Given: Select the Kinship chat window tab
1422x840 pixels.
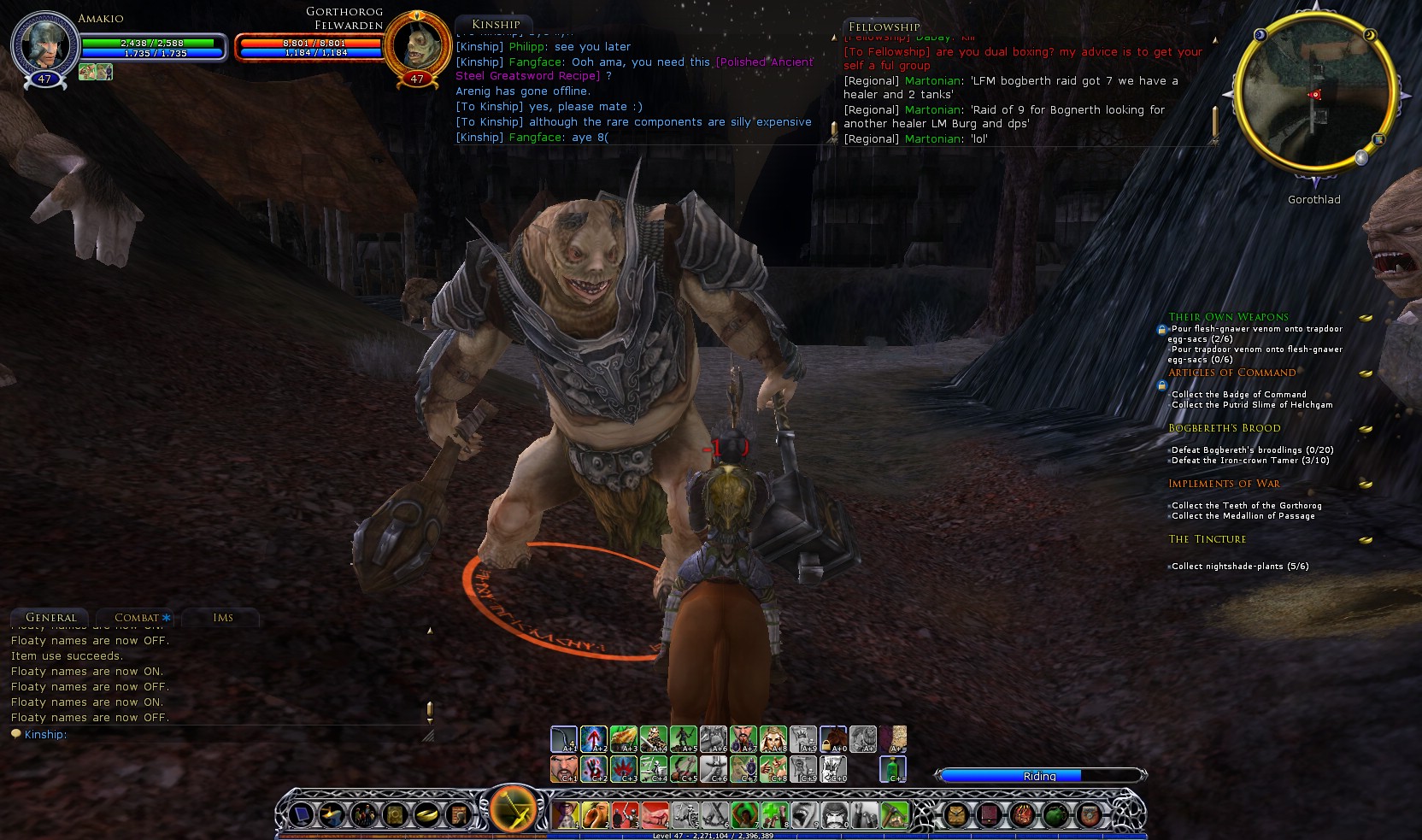Looking at the screenshot, I should click(x=496, y=24).
